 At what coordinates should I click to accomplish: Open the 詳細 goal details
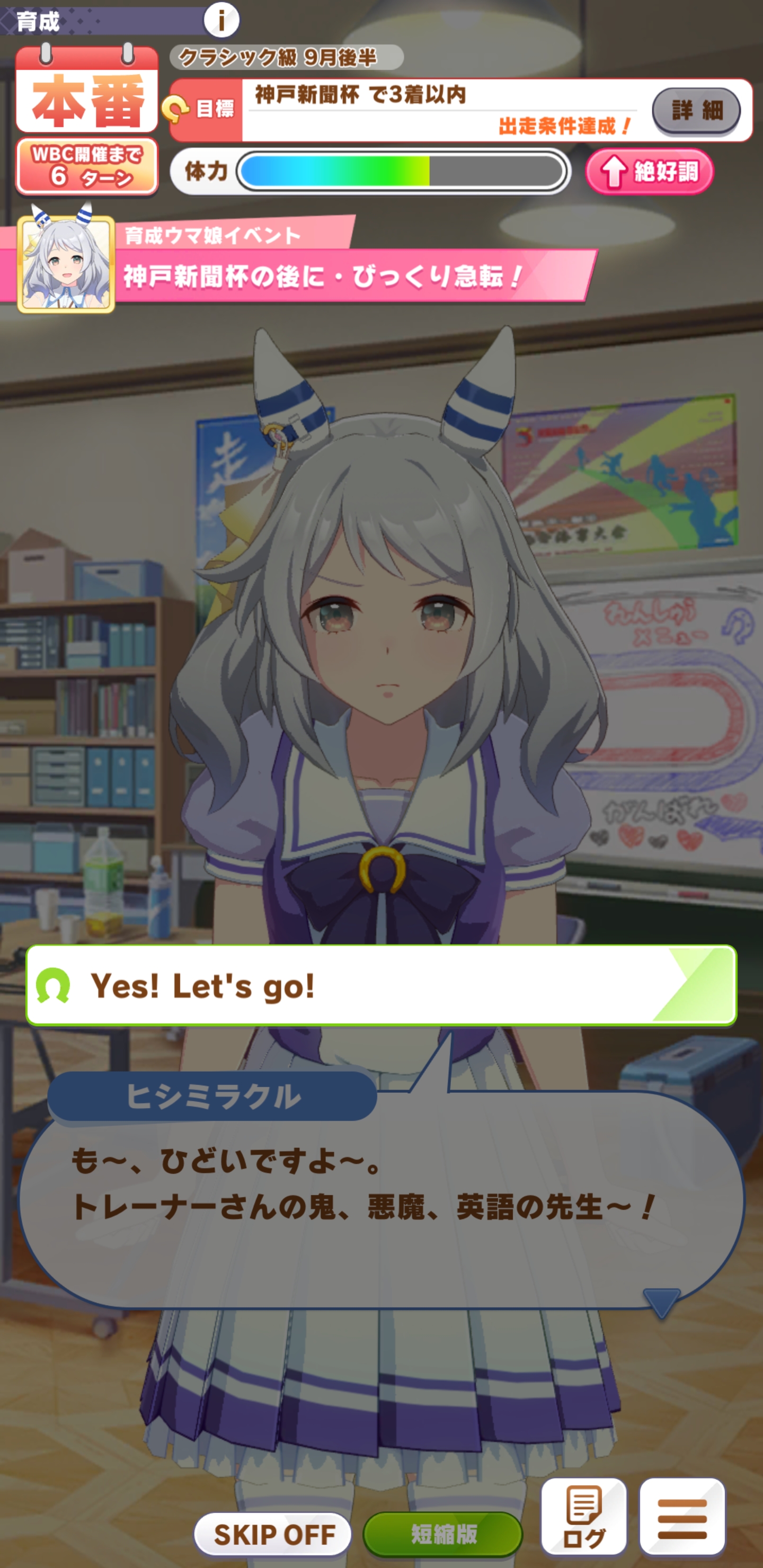[696, 110]
